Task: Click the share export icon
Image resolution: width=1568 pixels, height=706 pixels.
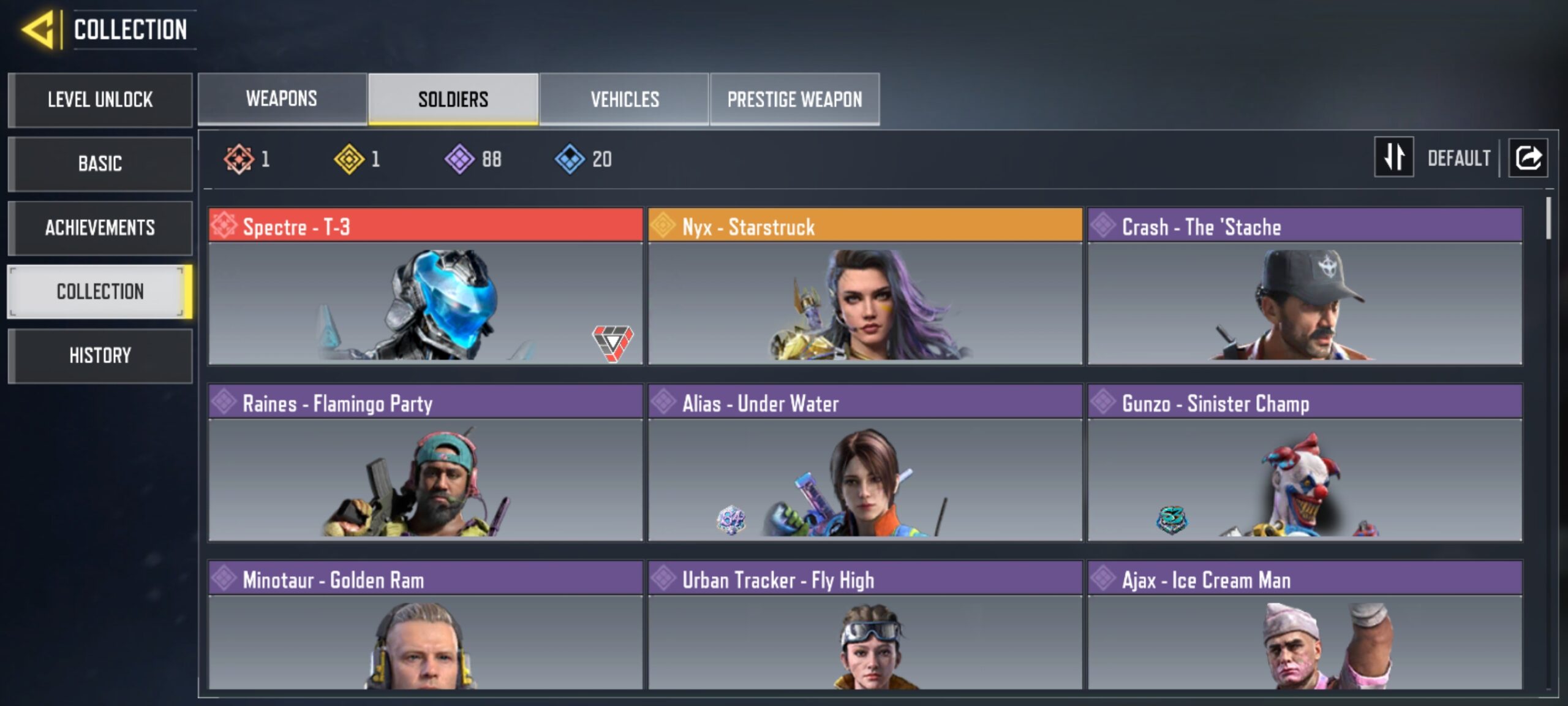Action: (x=1528, y=158)
